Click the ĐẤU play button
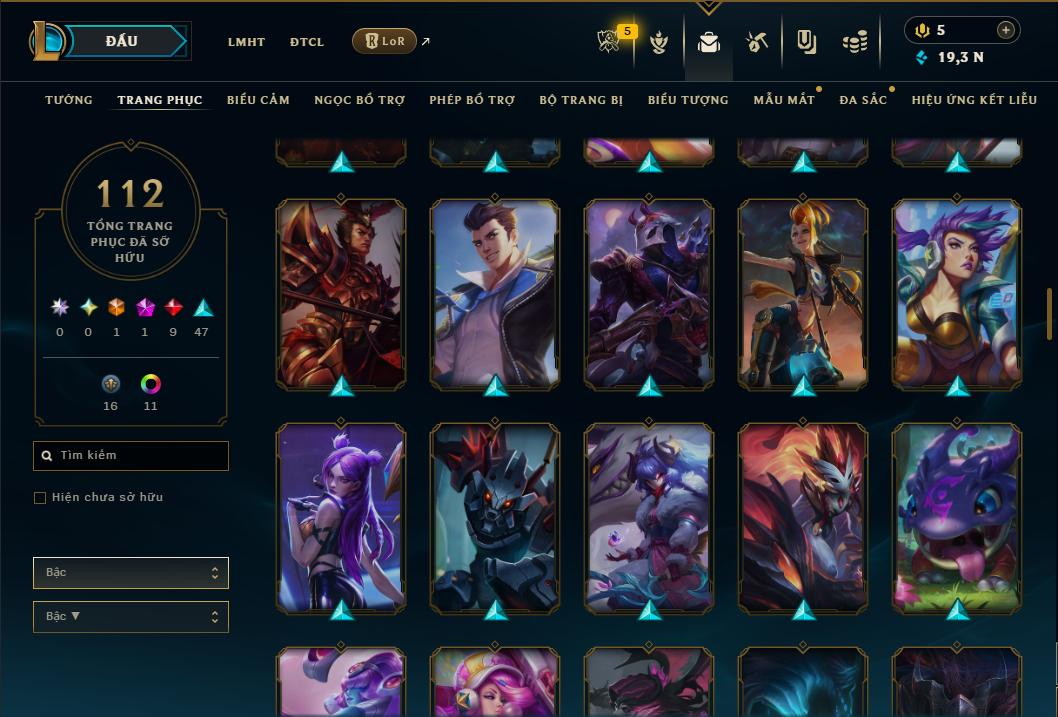Image resolution: width=1058 pixels, height=717 pixels. tap(121, 41)
